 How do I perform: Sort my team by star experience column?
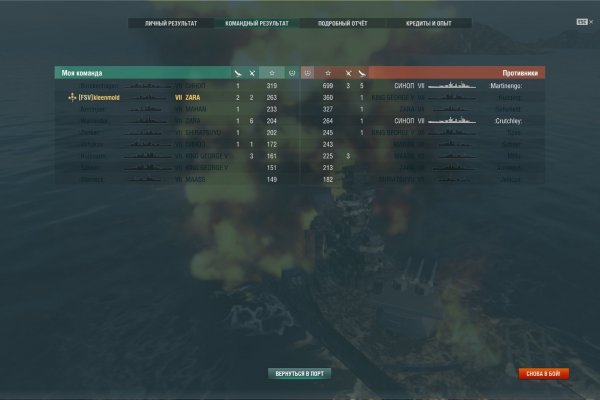tap(271, 73)
